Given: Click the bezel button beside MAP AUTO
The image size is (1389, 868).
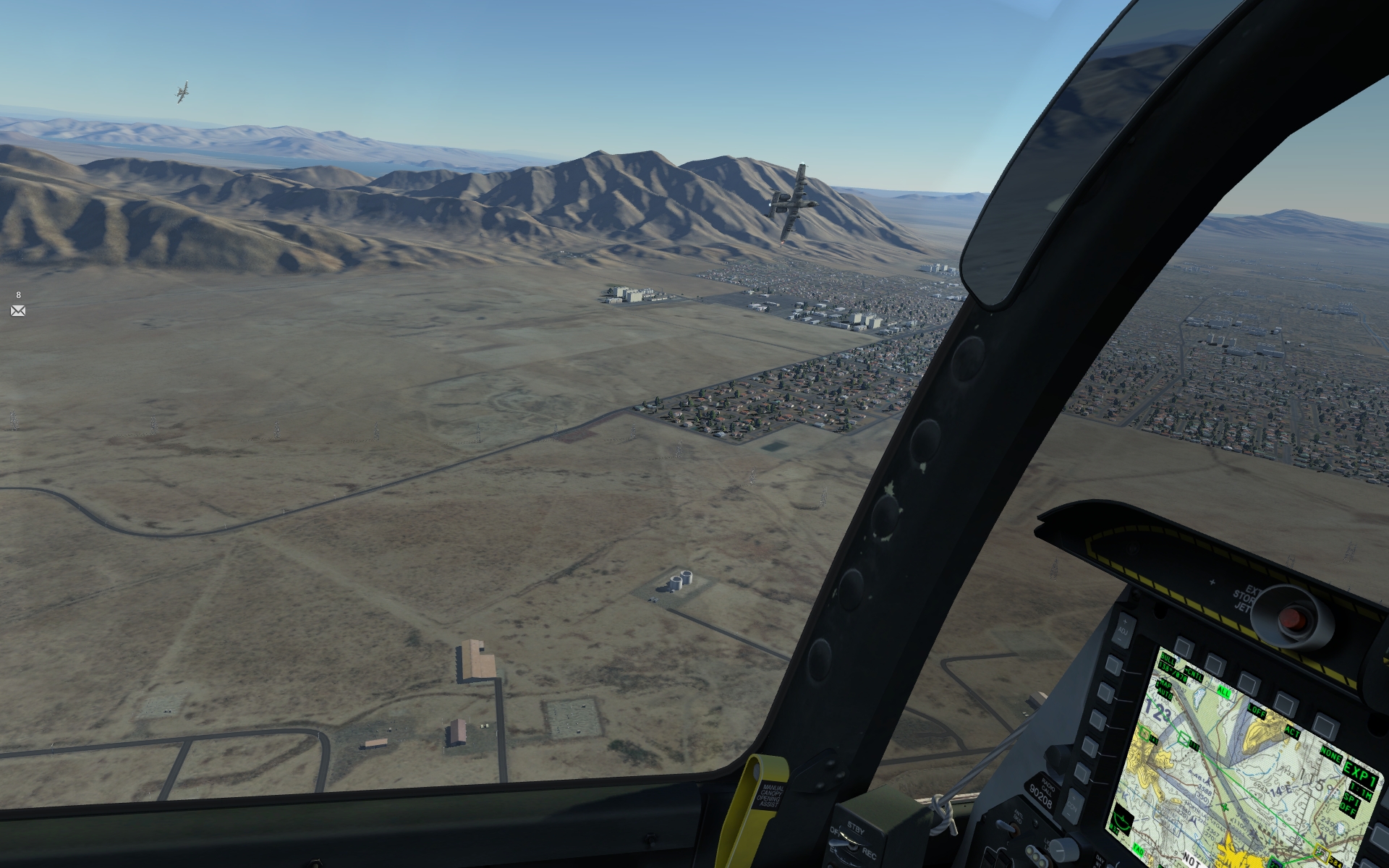Looking at the screenshot, I should [1106, 692].
